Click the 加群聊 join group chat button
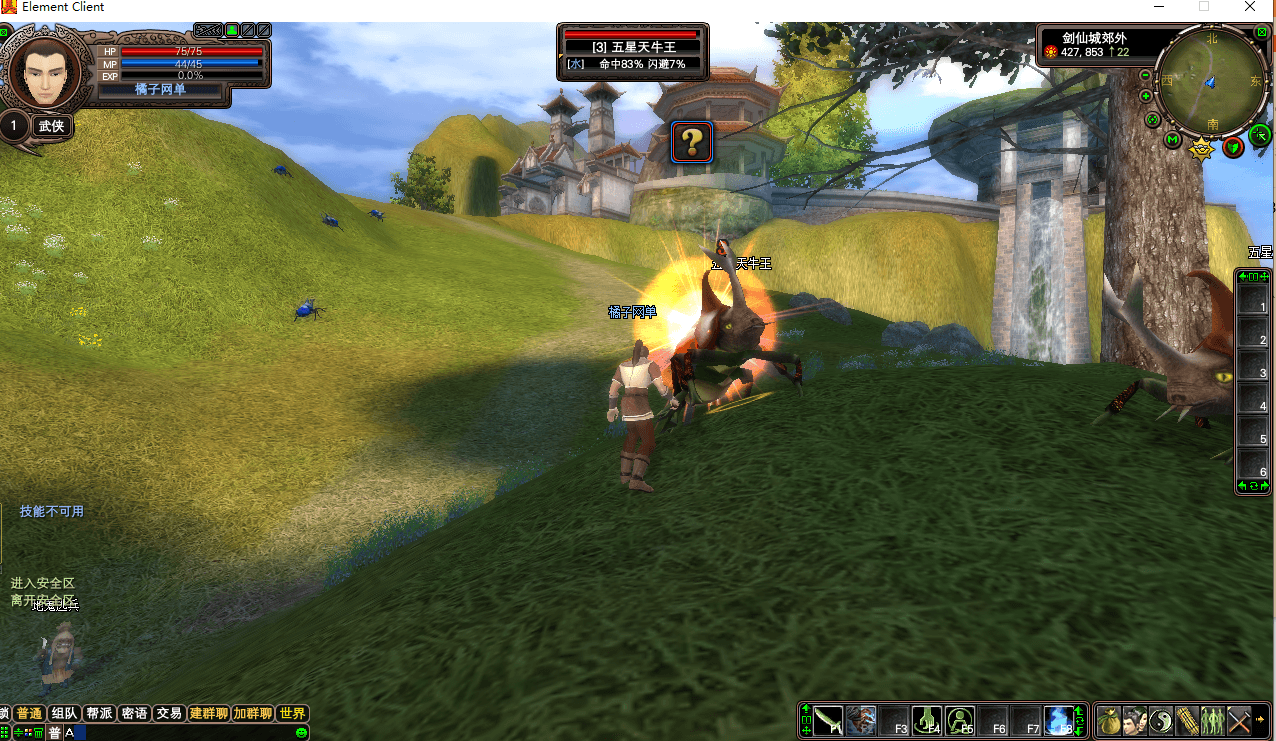 pyautogui.click(x=252, y=713)
